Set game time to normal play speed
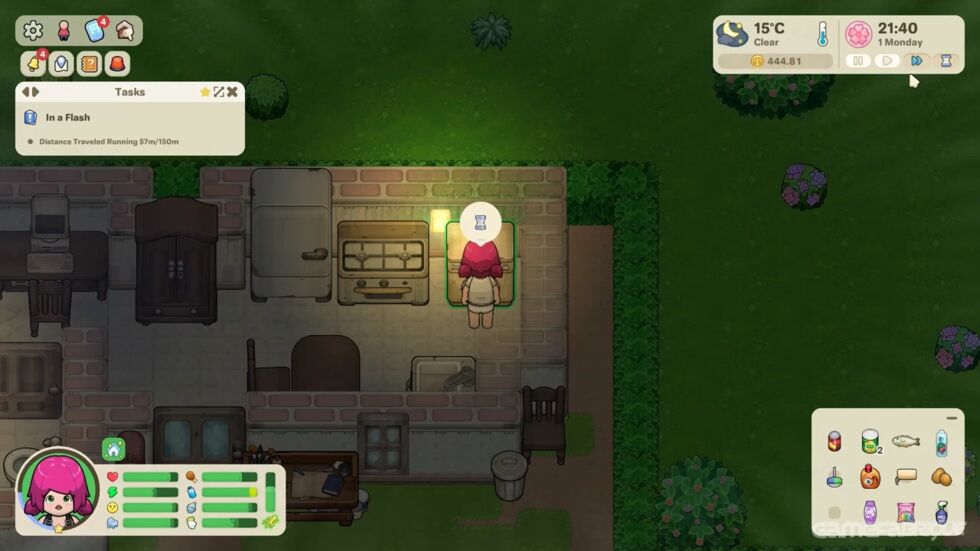The width and height of the screenshot is (980, 551). (x=886, y=61)
